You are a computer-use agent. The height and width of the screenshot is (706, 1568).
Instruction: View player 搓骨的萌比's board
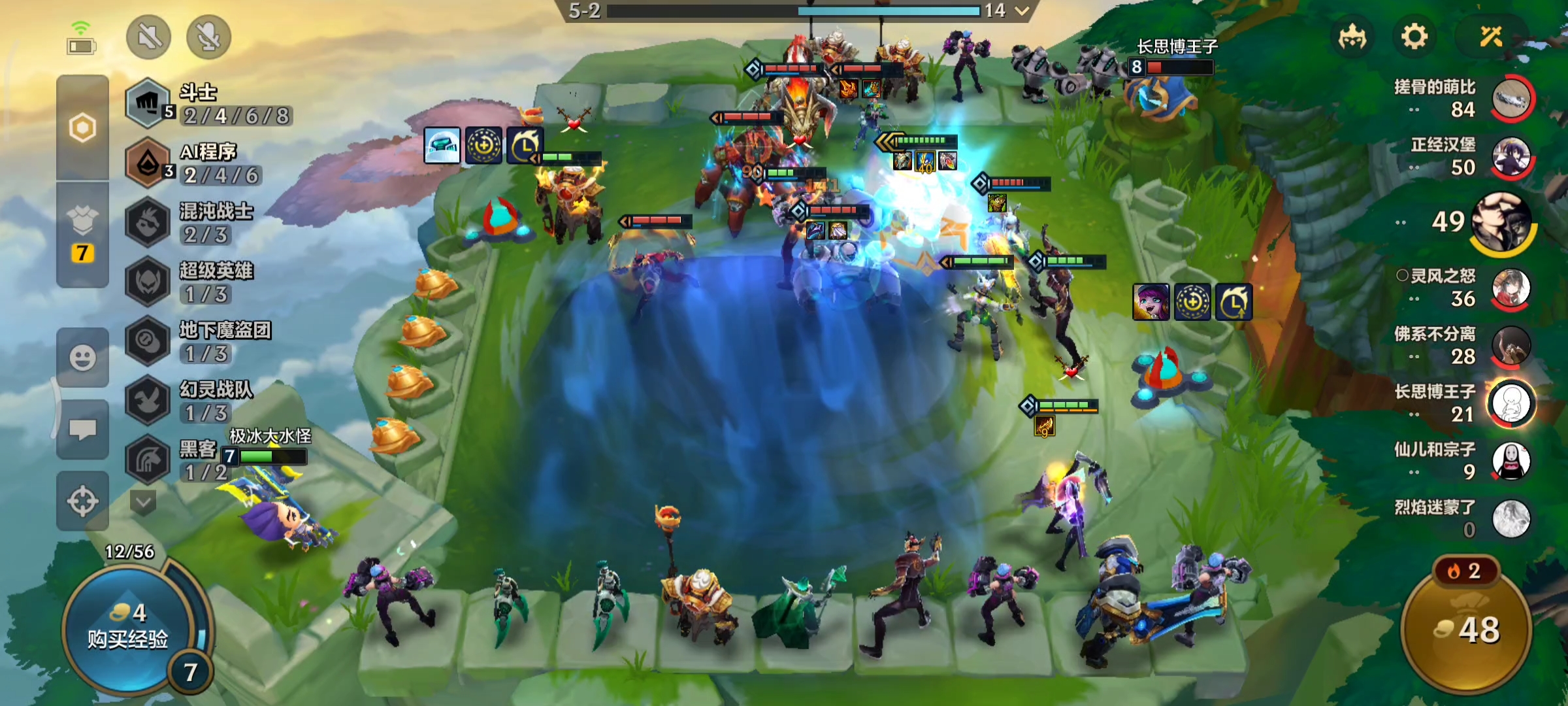pyautogui.click(x=1511, y=98)
